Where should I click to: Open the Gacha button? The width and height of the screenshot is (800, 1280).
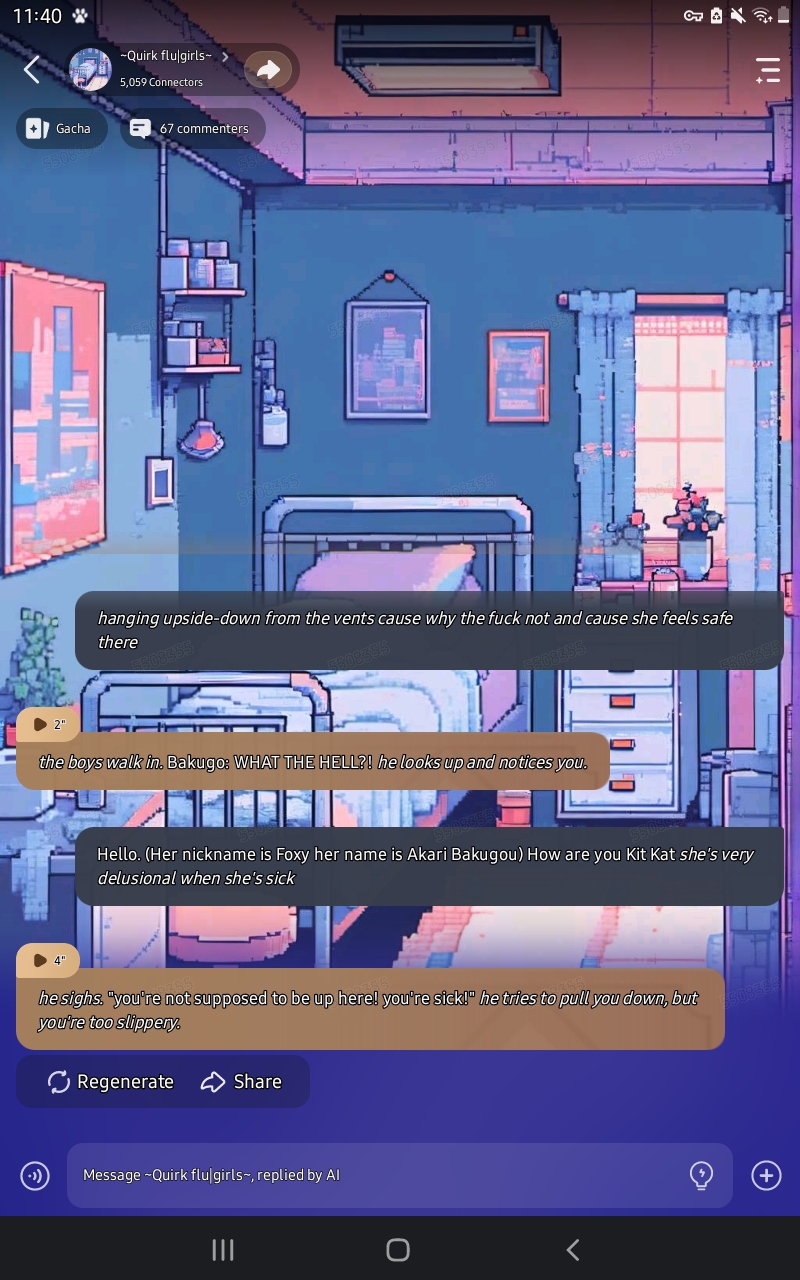[61, 128]
